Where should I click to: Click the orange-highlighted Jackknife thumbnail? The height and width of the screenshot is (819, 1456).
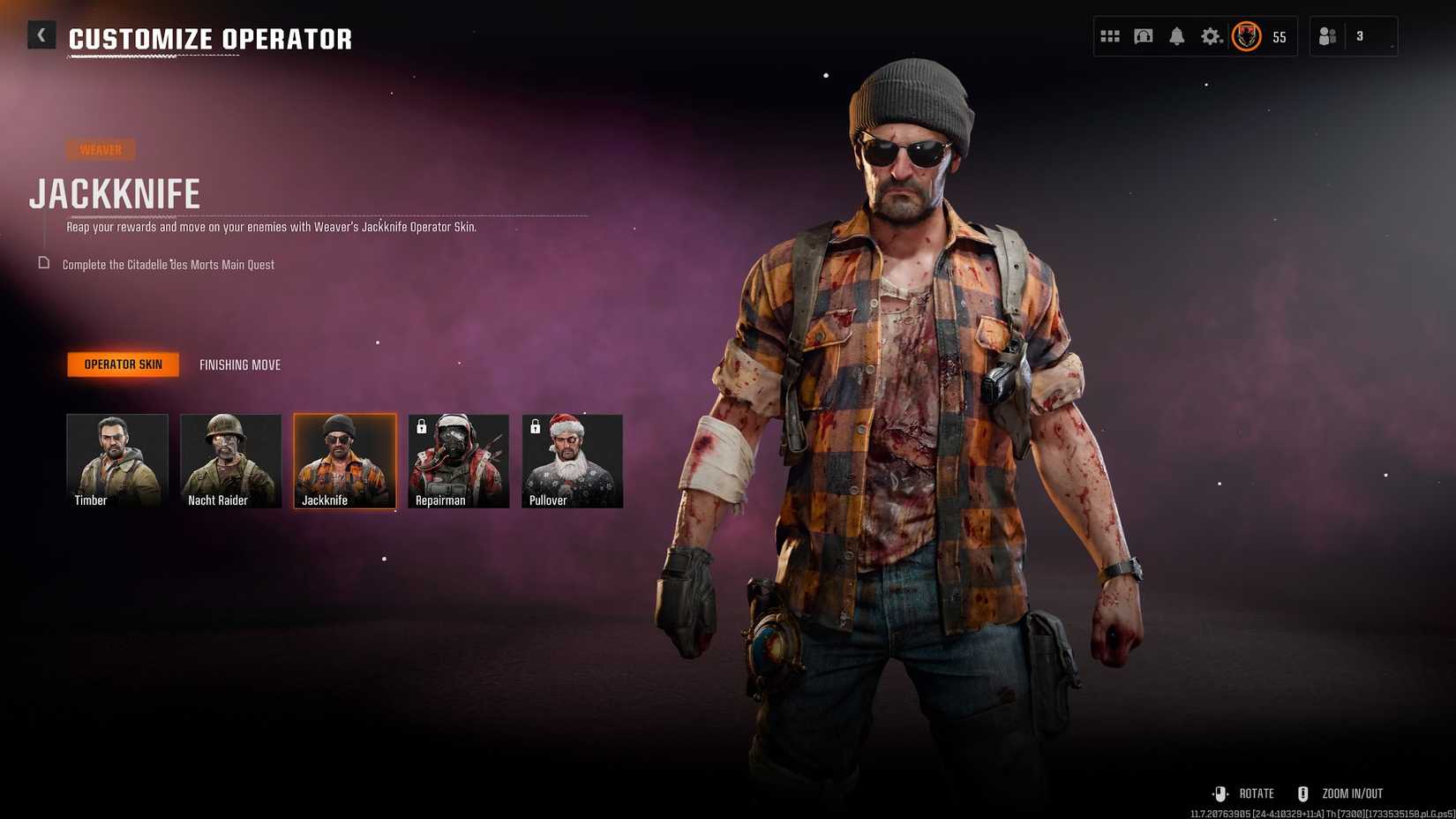[x=344, y=460]
